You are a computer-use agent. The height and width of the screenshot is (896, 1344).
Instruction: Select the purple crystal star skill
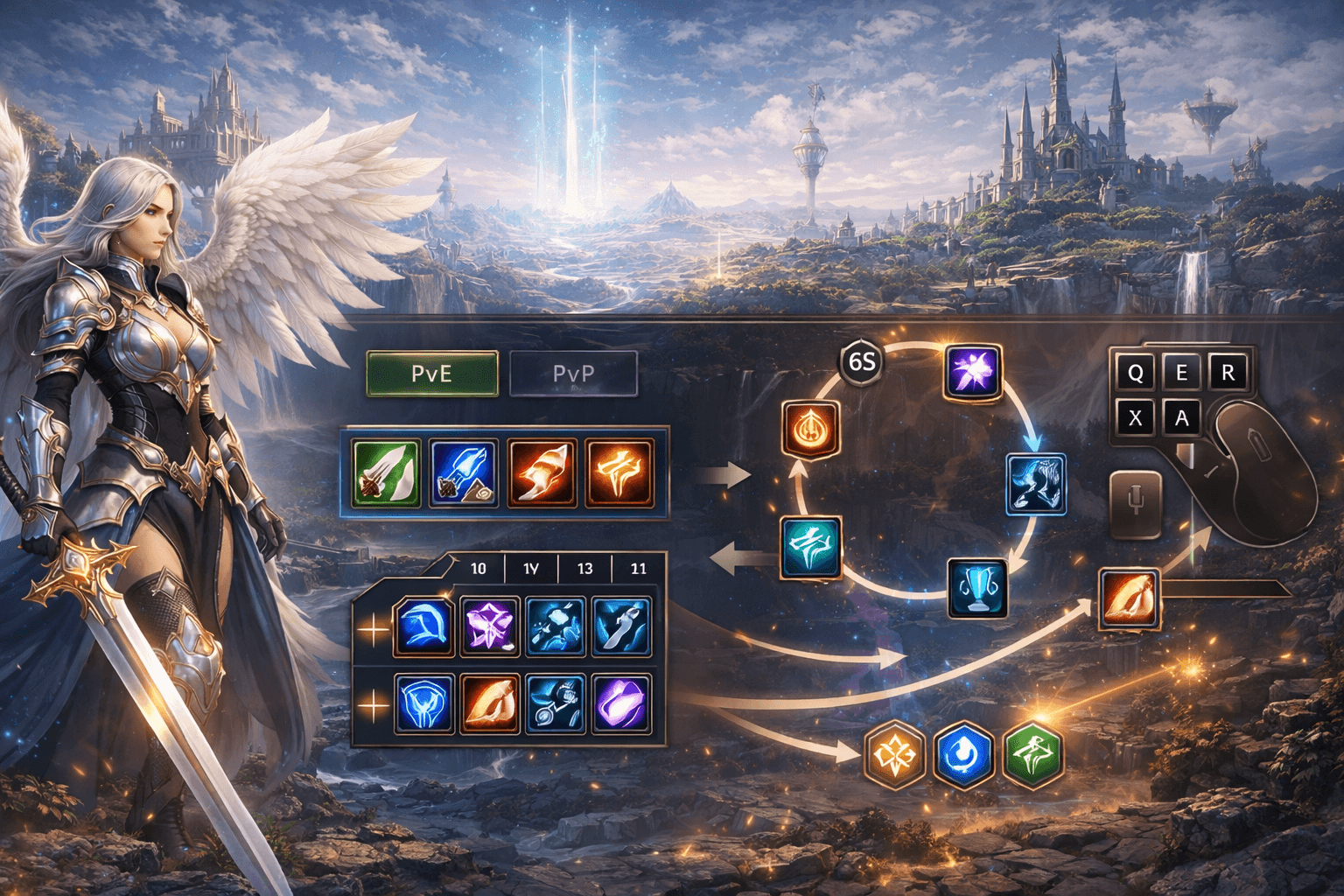[x=490, y=626]
